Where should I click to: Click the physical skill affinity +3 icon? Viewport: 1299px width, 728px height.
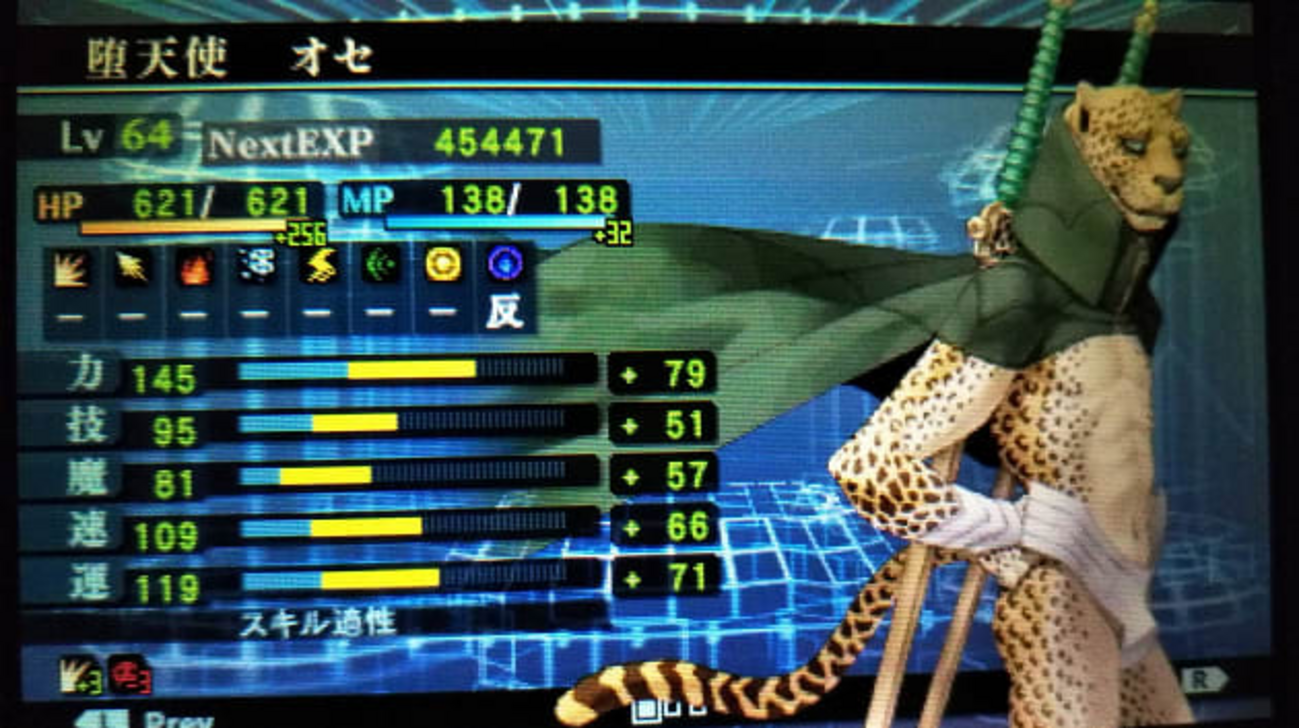click(79, 674)
